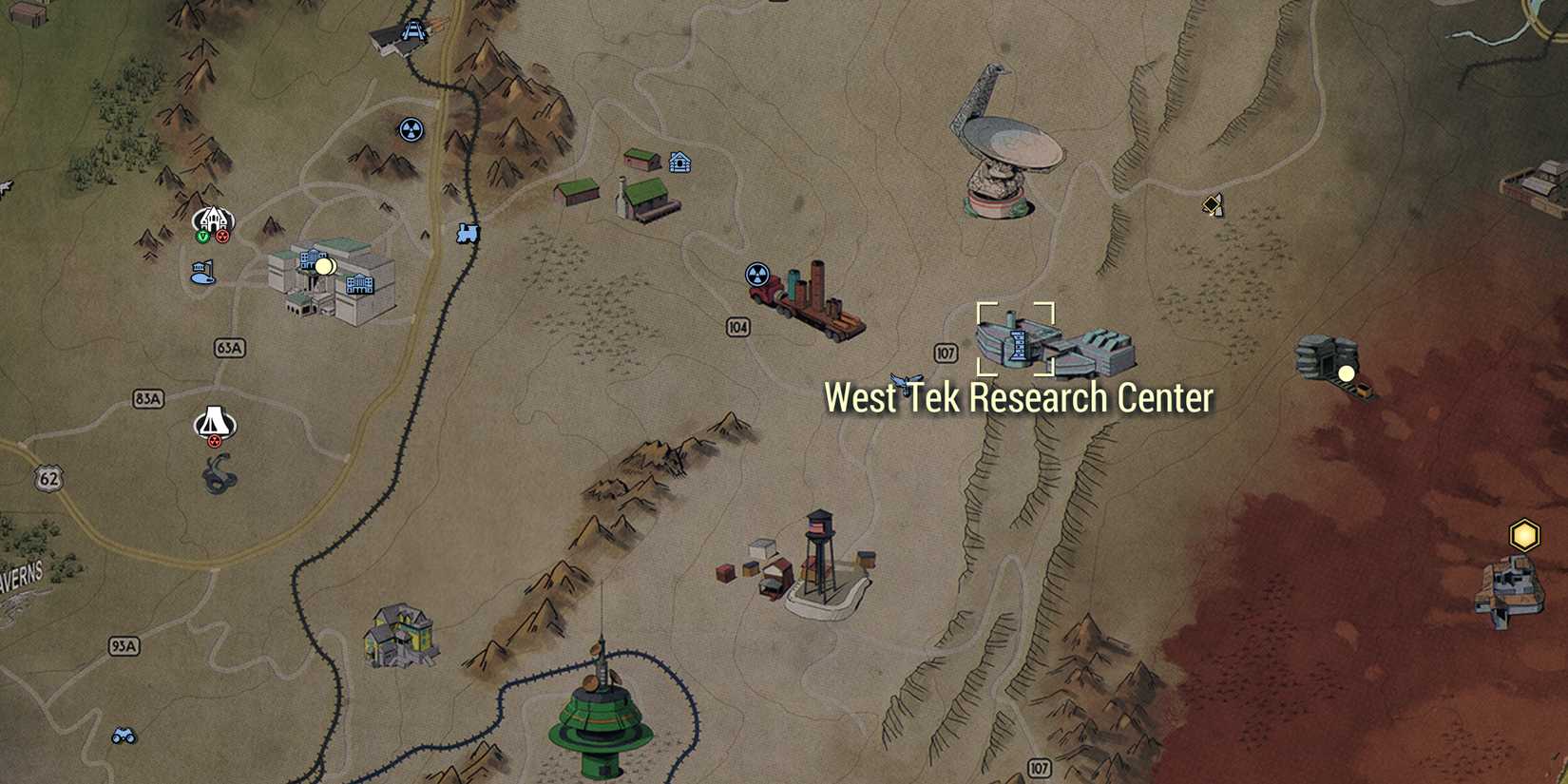Click the West Tek Research Center label
This screenshot has height=784, width=1568.
tap(1020, 397)
